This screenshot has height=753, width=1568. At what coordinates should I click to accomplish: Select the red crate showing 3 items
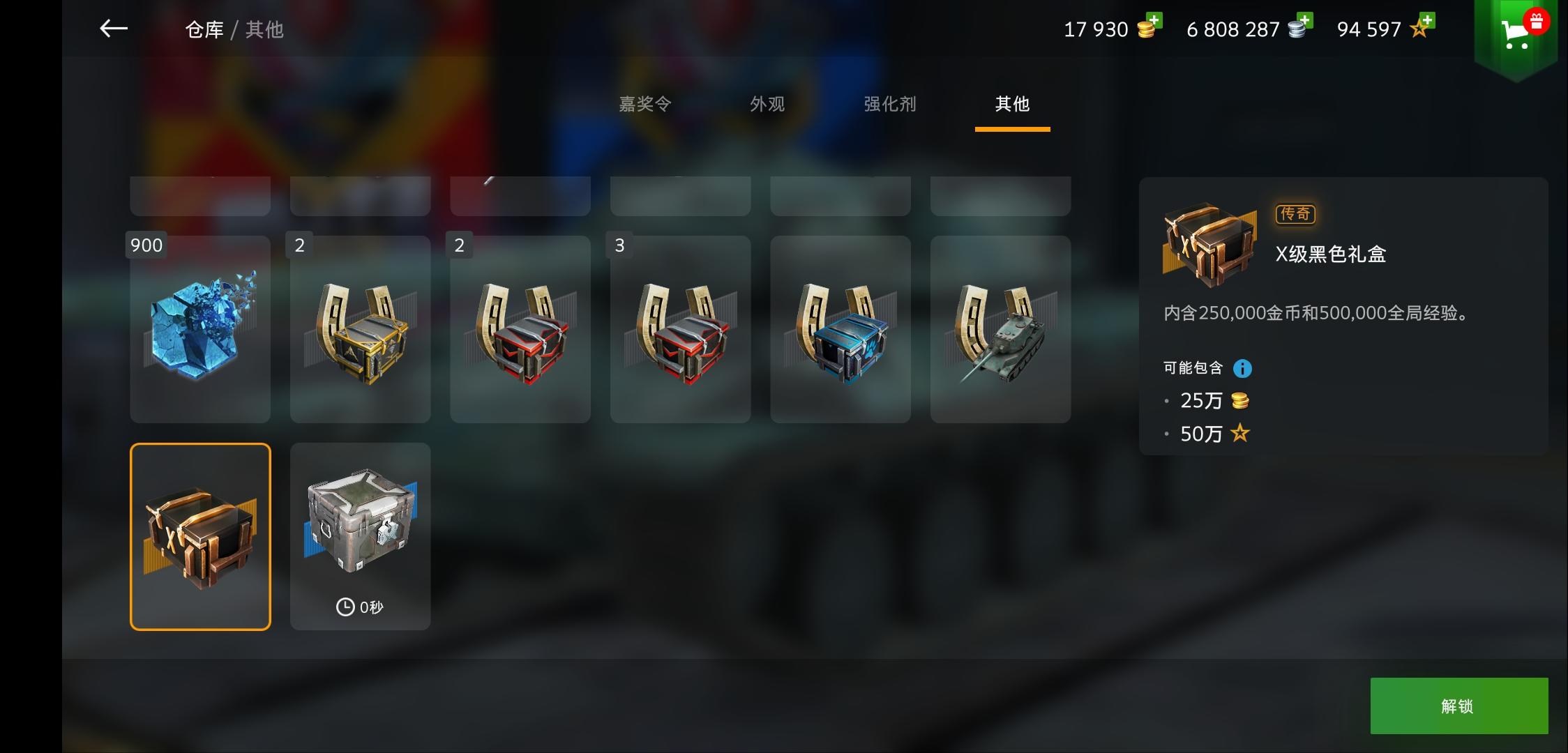tap(680, 329)
